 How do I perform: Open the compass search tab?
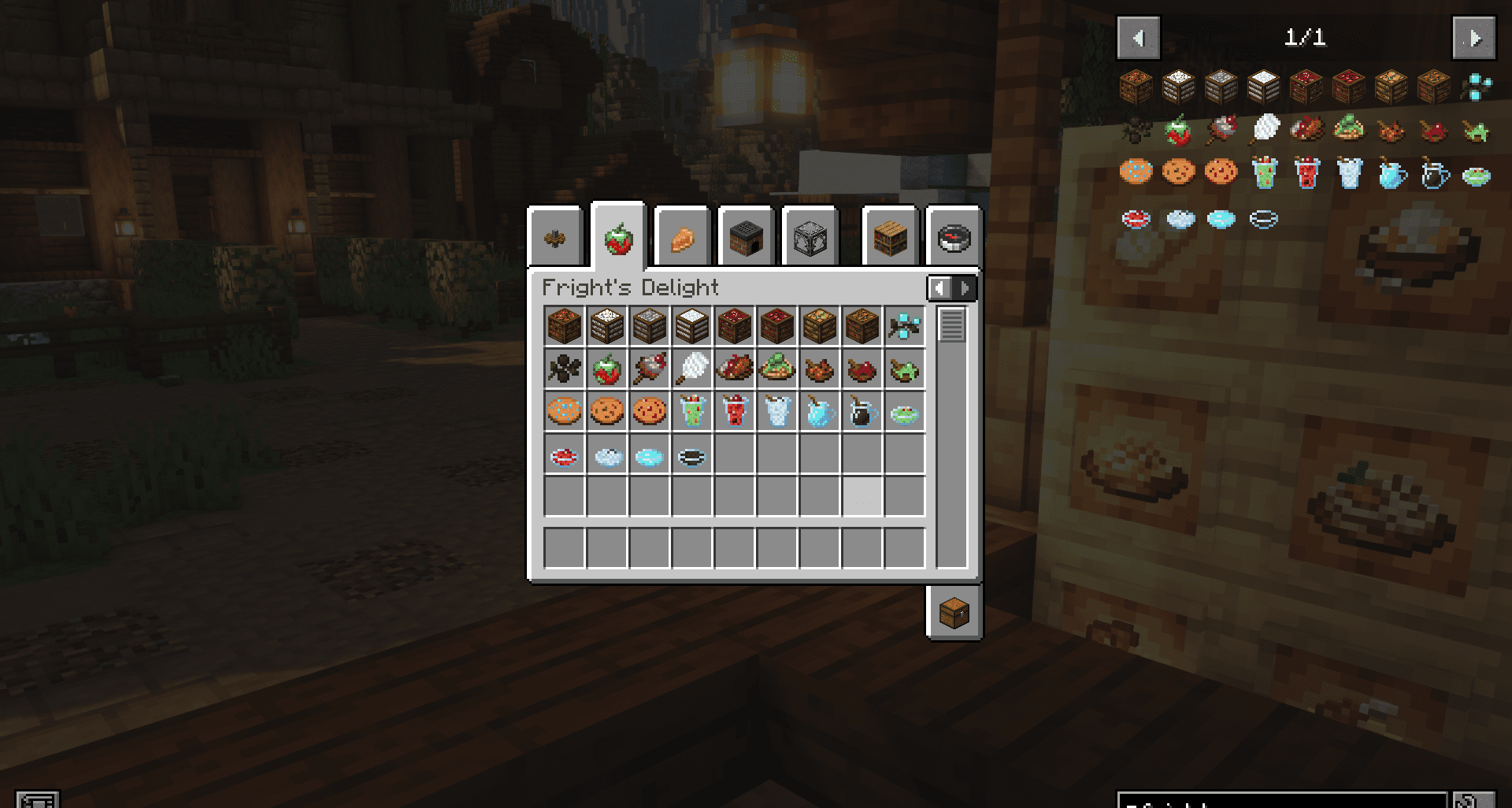pos(953,236)
